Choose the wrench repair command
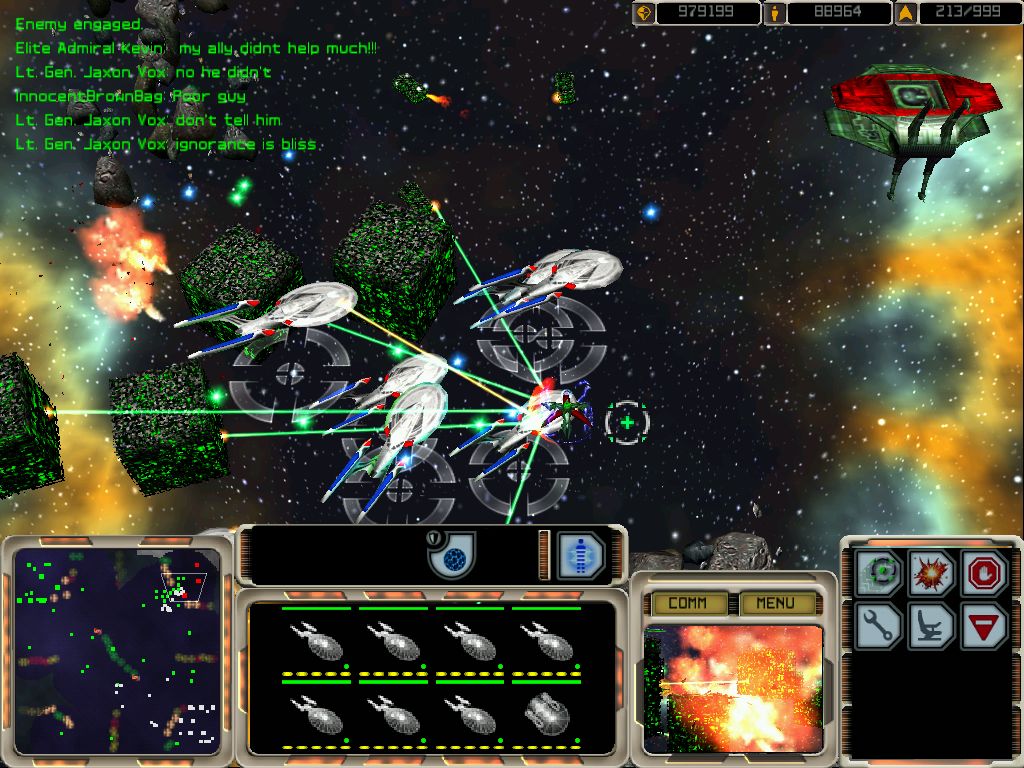Screen dimensions: 1024x768 881,627
